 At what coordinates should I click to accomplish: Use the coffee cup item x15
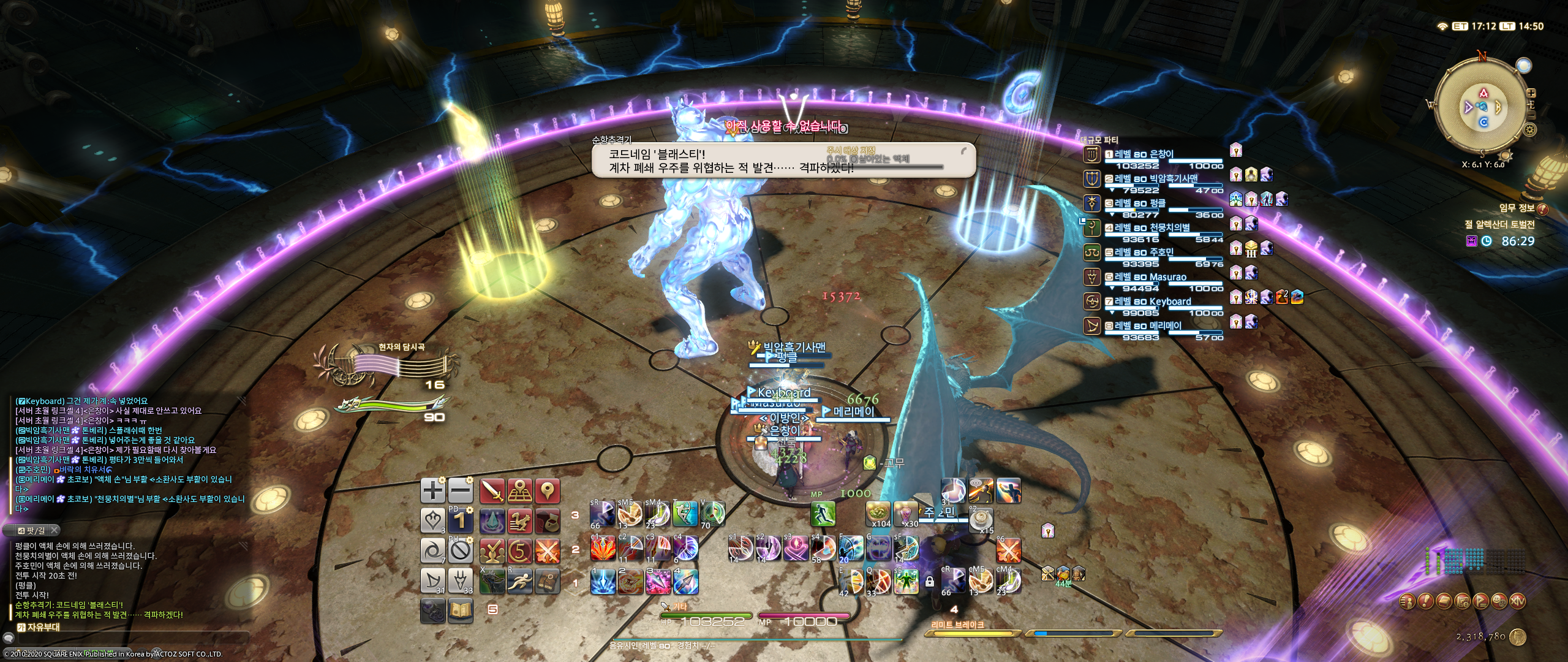(981, 520)
